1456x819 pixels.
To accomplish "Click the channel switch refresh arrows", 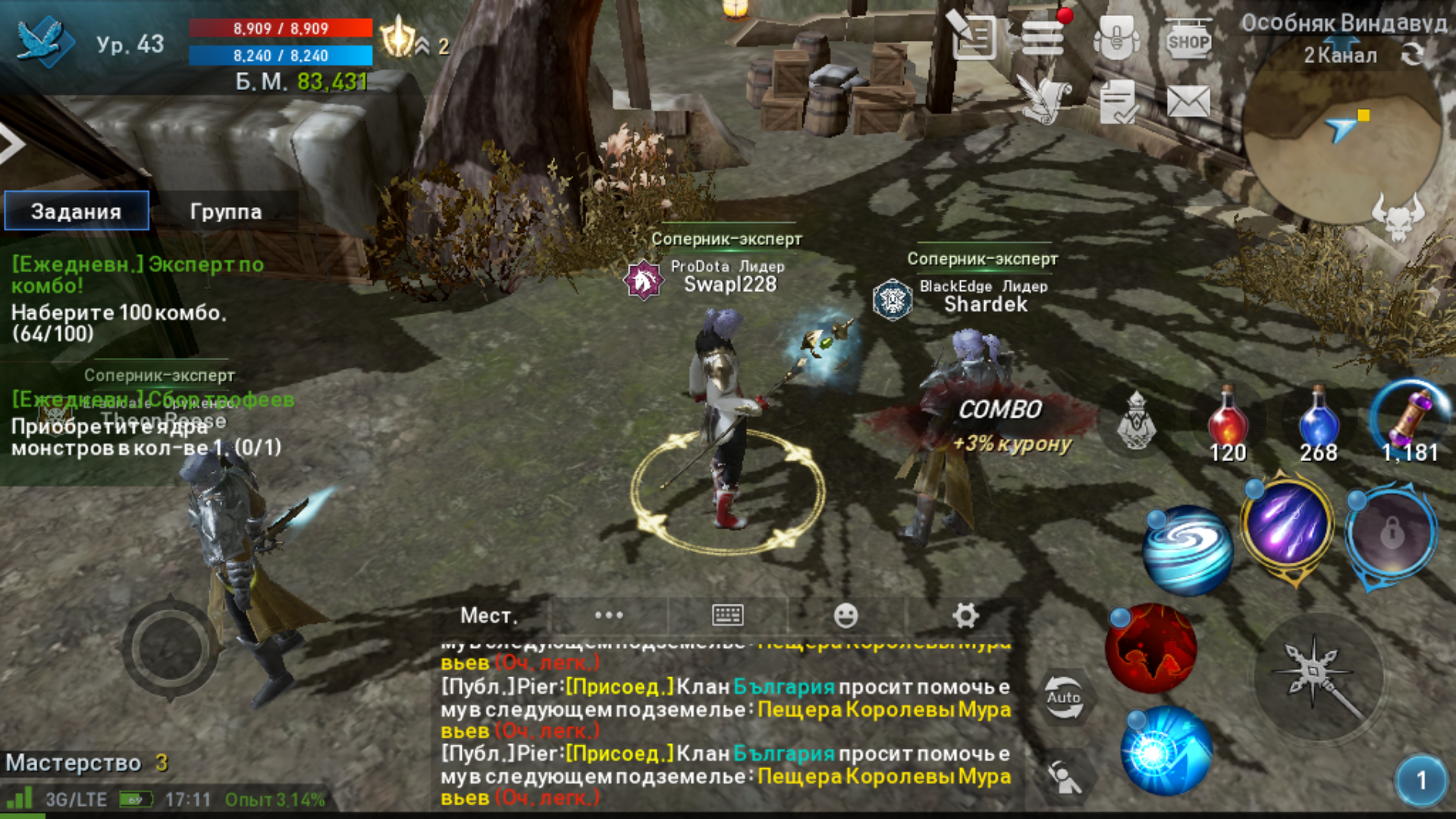I will coord(1412,55).
